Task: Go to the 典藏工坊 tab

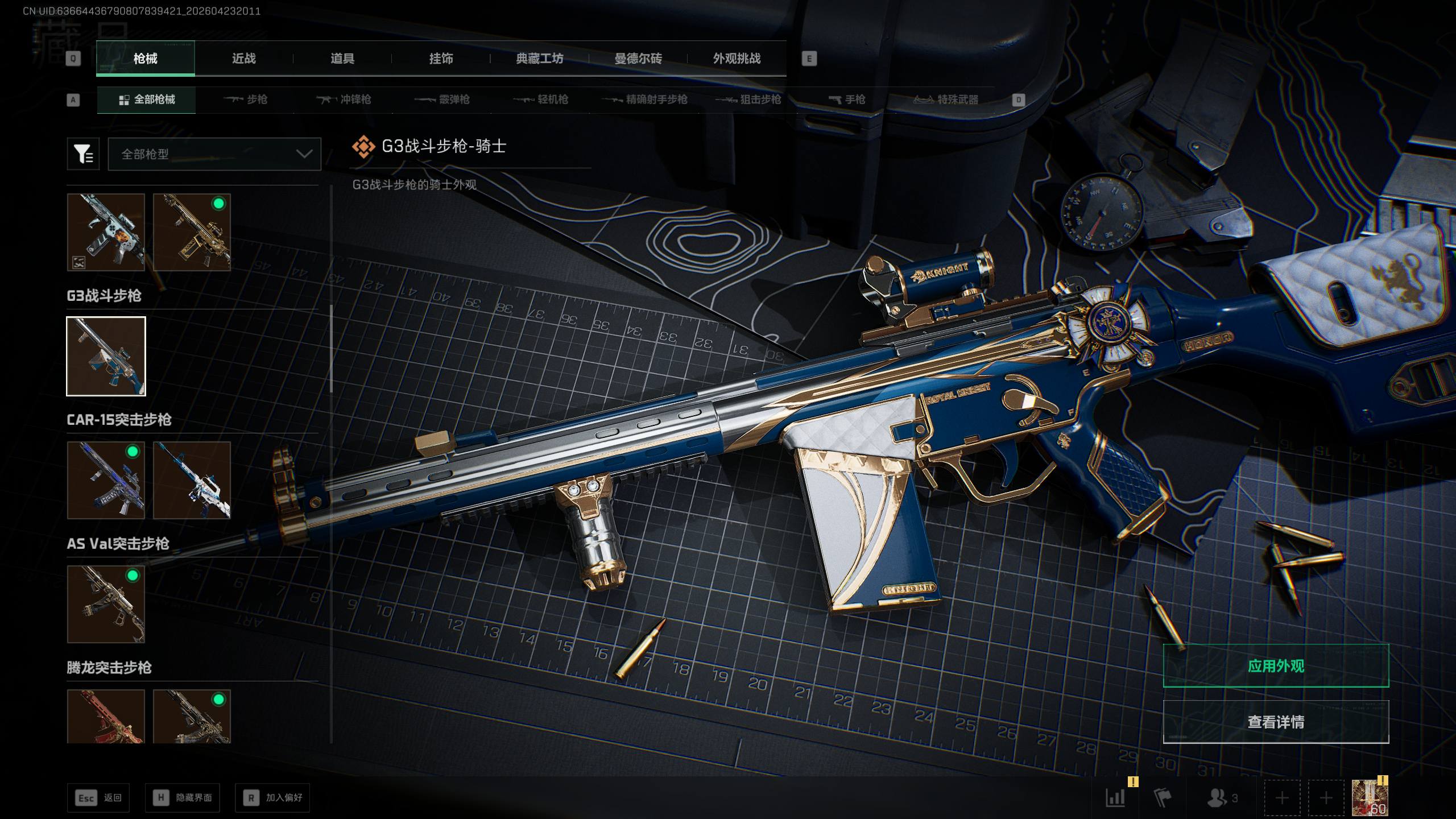Action: 539,59
